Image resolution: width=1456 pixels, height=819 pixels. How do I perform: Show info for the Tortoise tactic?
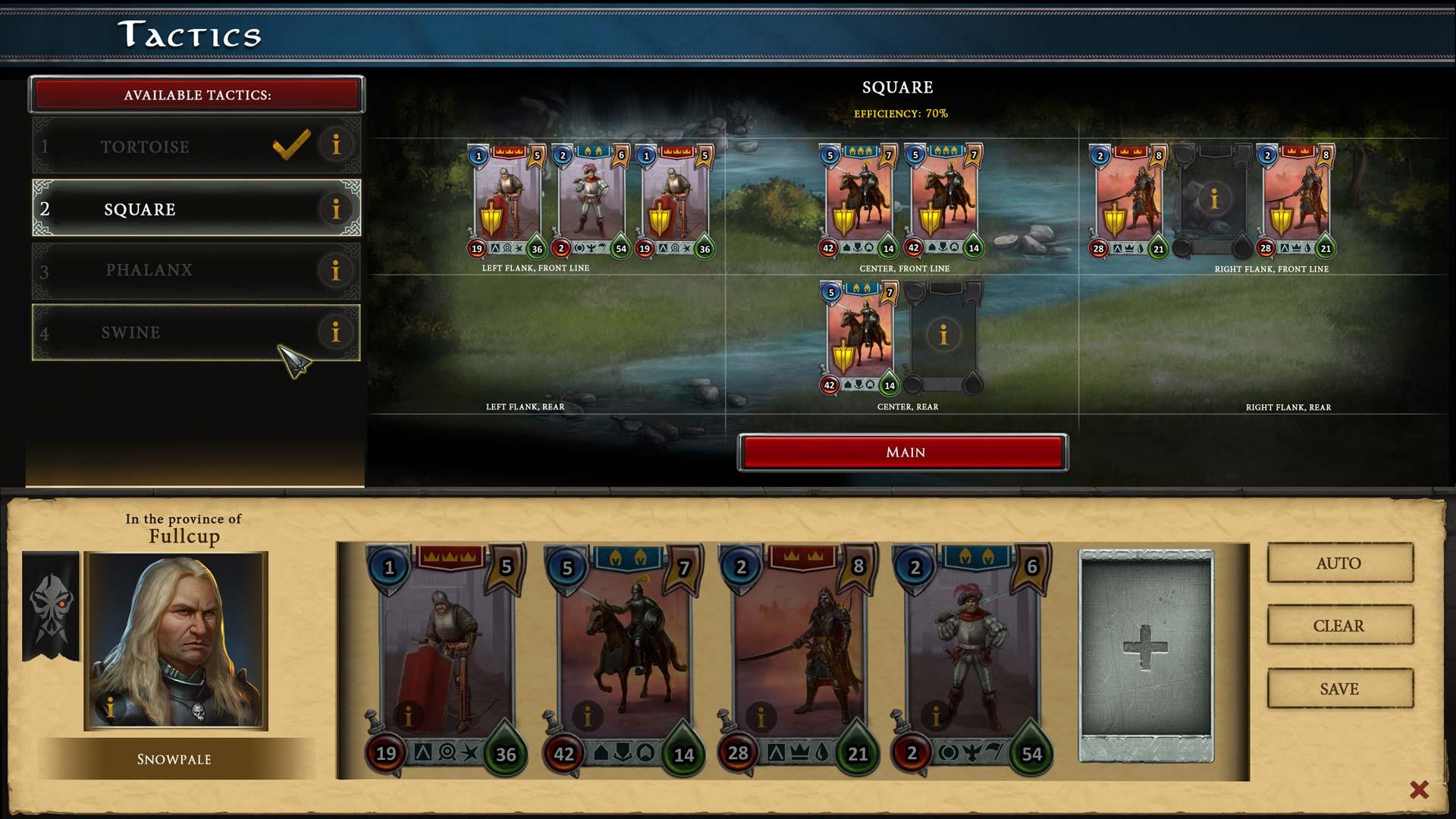[x=336, y=144]
